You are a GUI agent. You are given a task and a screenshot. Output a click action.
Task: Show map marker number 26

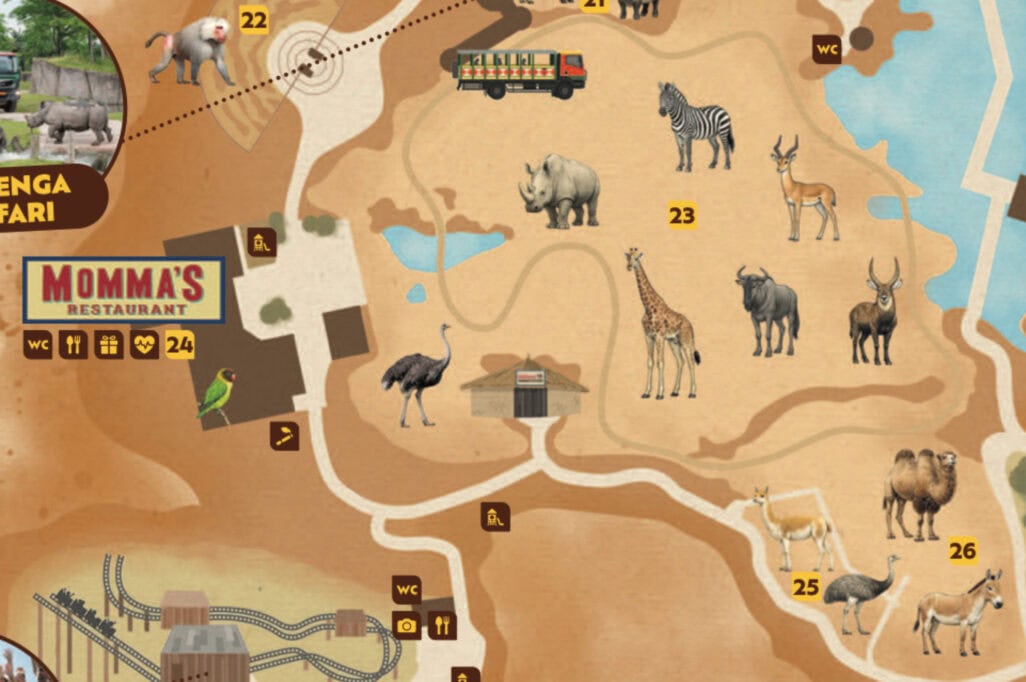click(963, 551)
